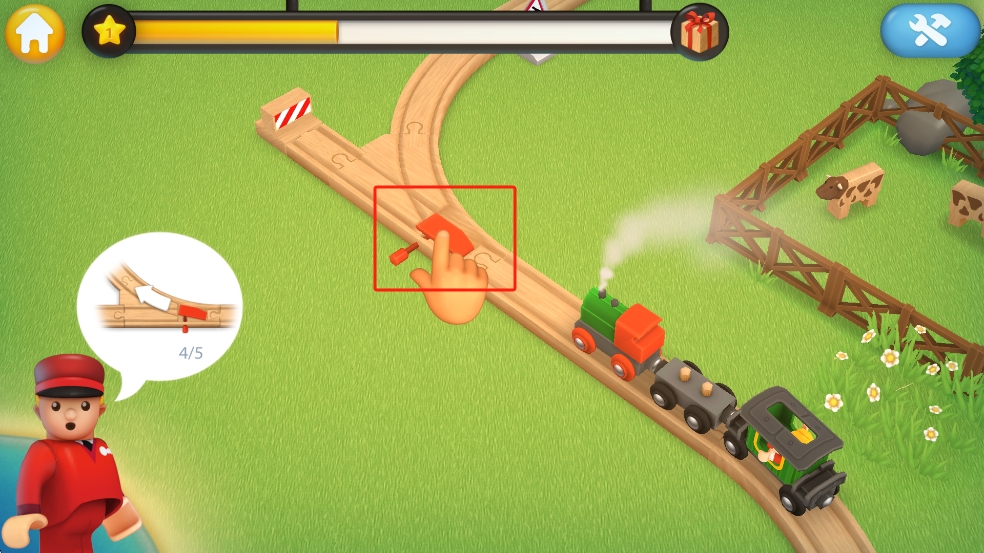Open the build tools menu
The image size is (984, 553).
coord(929,32)
